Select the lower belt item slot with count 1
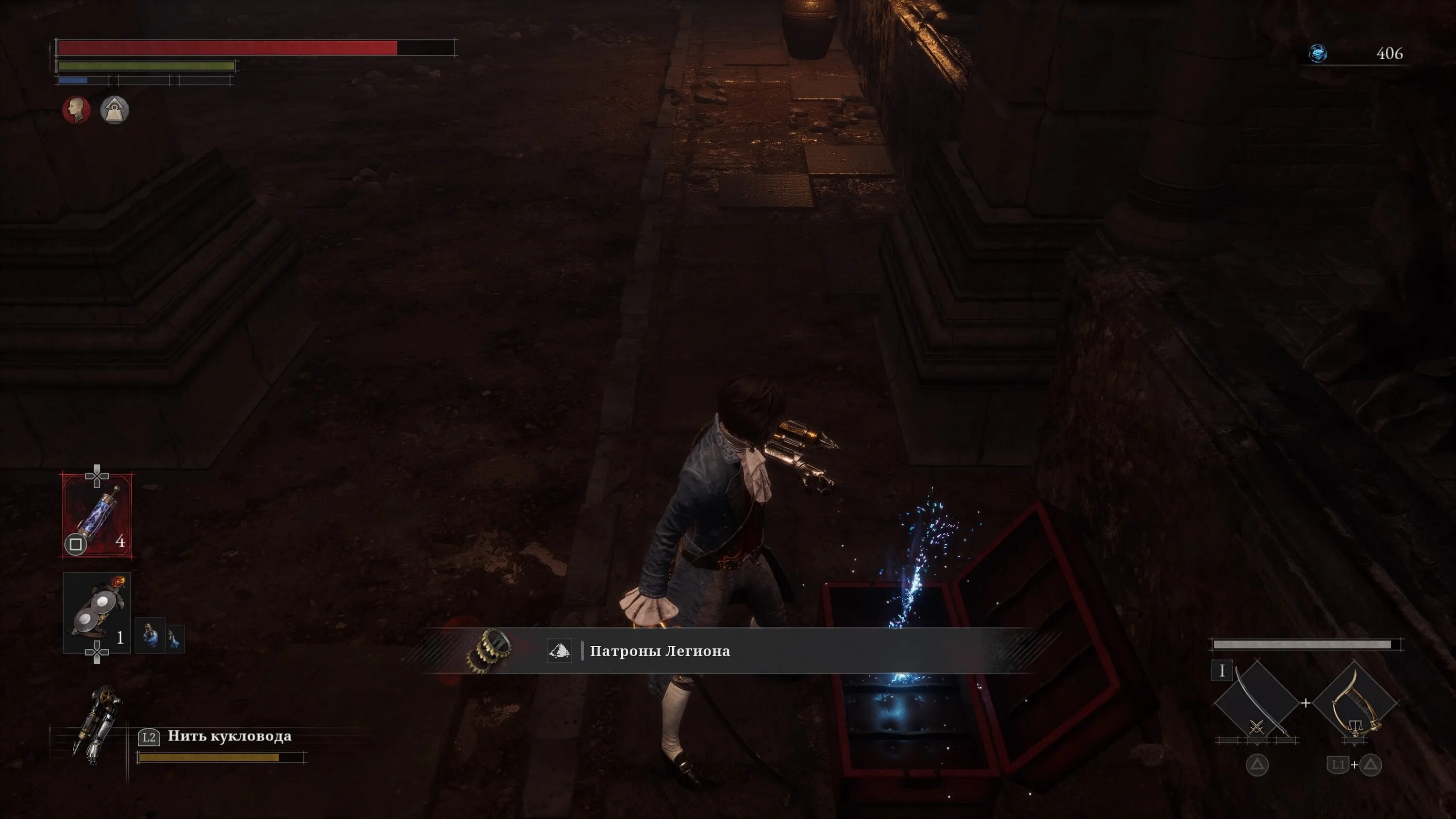The image size is (1456, 819). pyautogui.click(x=97, y=613)
